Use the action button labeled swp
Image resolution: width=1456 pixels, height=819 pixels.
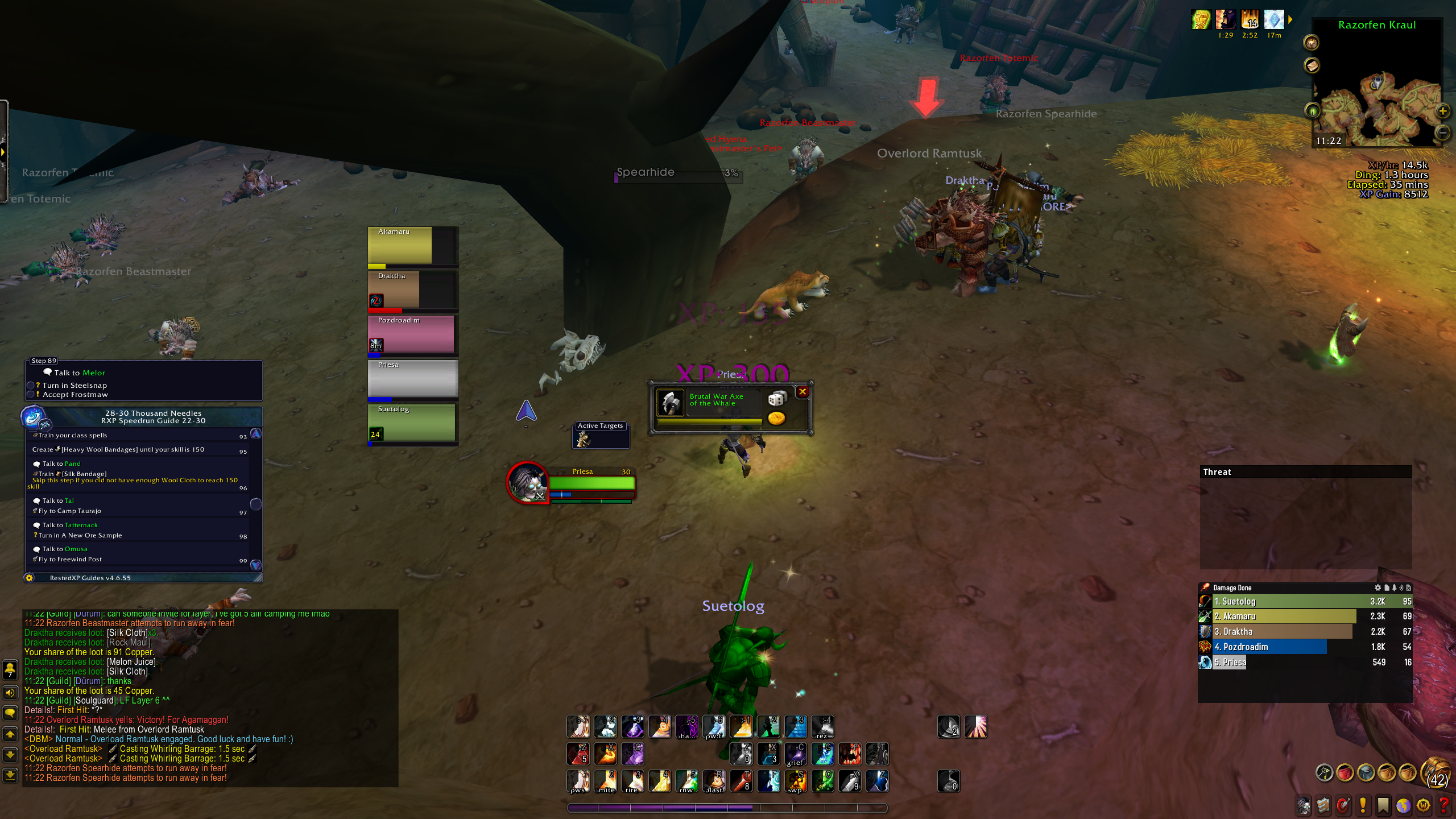point(796,781)
